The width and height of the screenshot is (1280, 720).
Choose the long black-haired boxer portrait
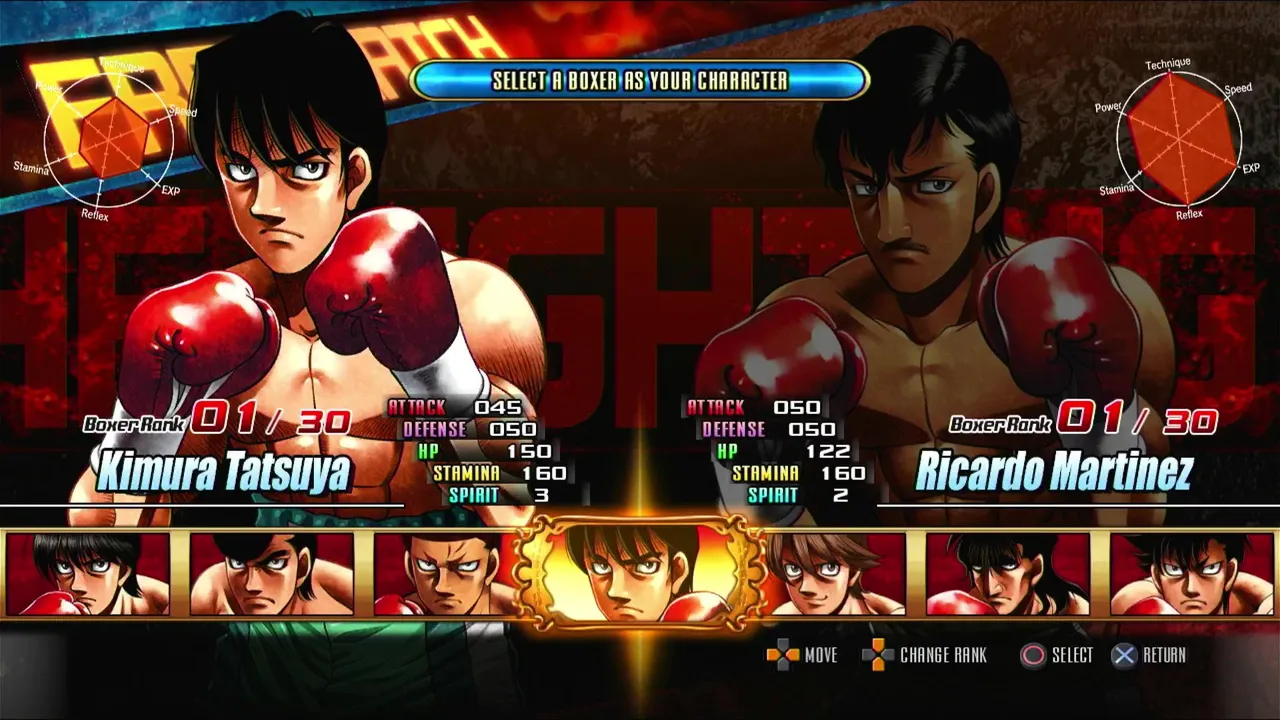(x=1007, y=574)
